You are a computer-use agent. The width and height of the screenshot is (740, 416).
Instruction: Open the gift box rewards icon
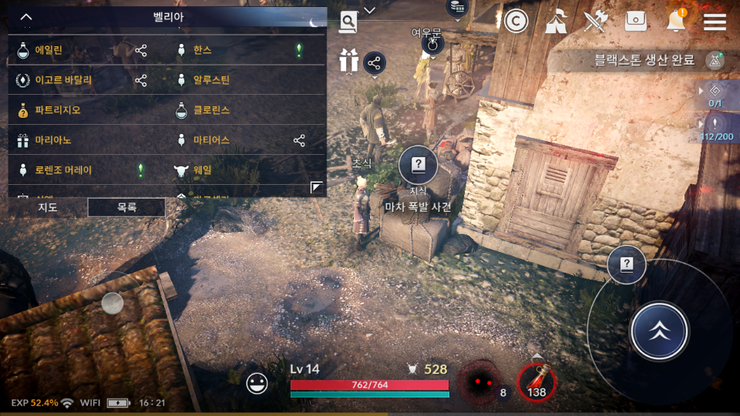348,61
